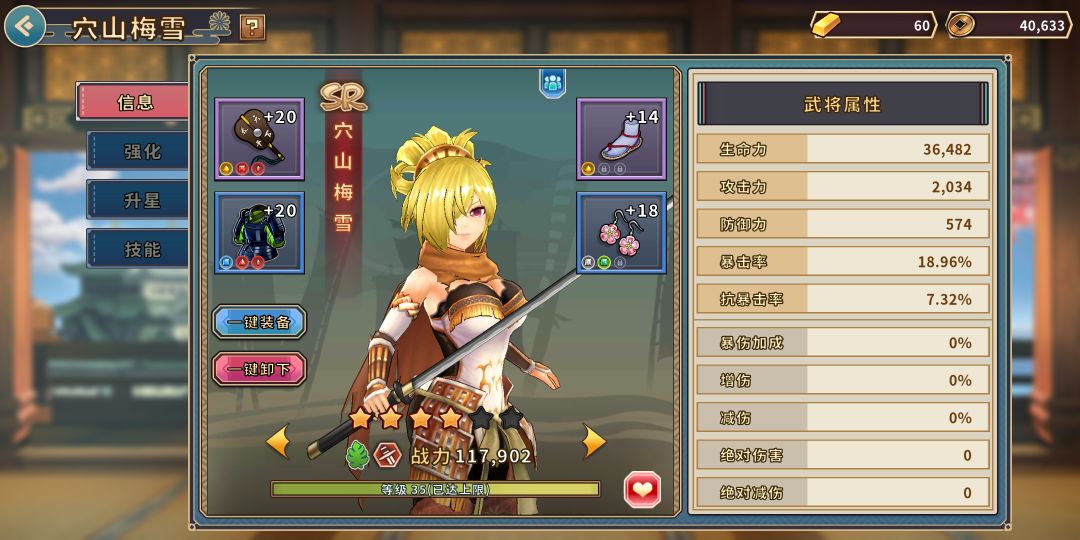Choose the +14 sandal equipment slot
The height and width of the screenshot is (540, 1080).
coord(621,138)
